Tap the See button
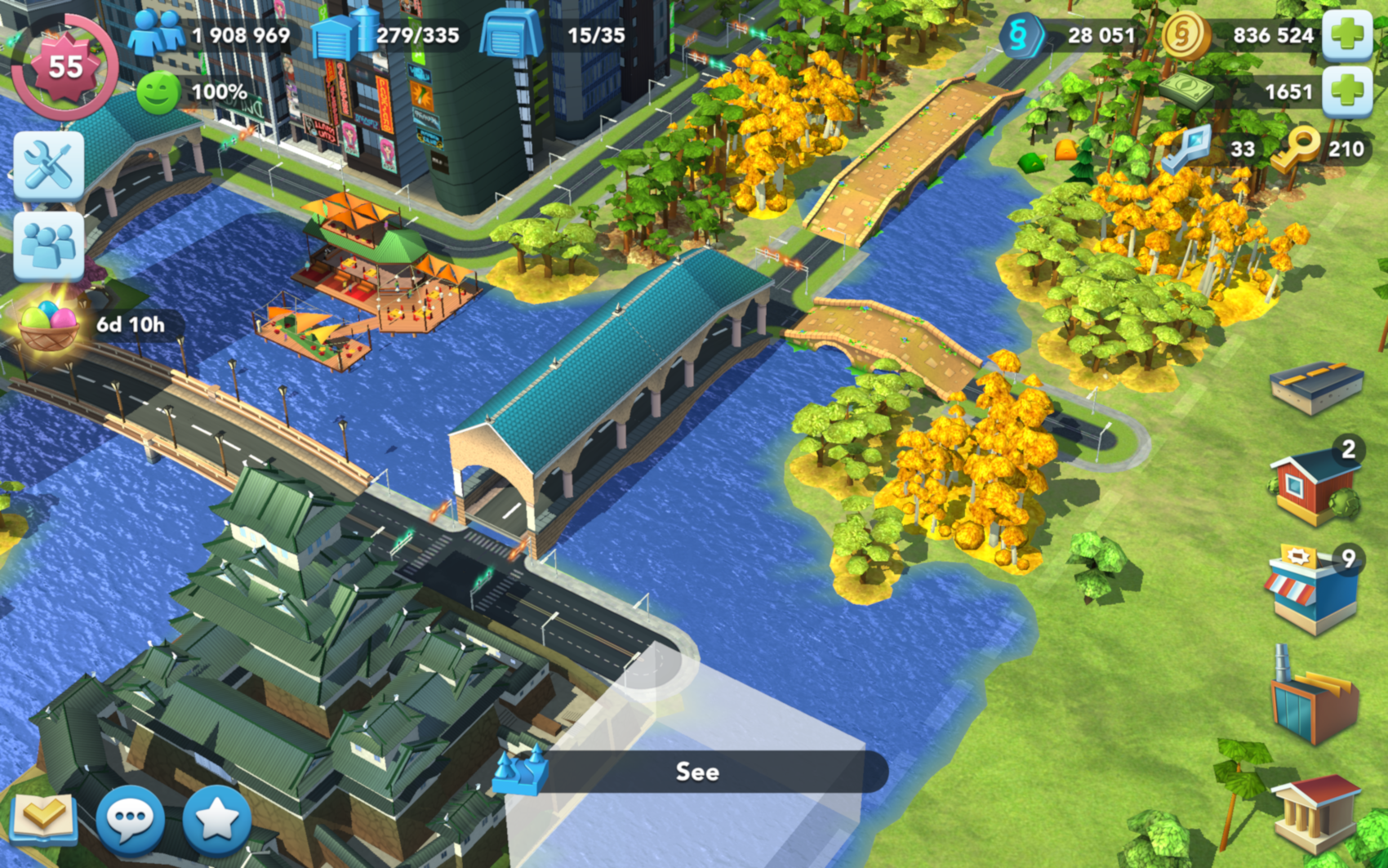The image size is (1388, 868). tap(696, 772)
